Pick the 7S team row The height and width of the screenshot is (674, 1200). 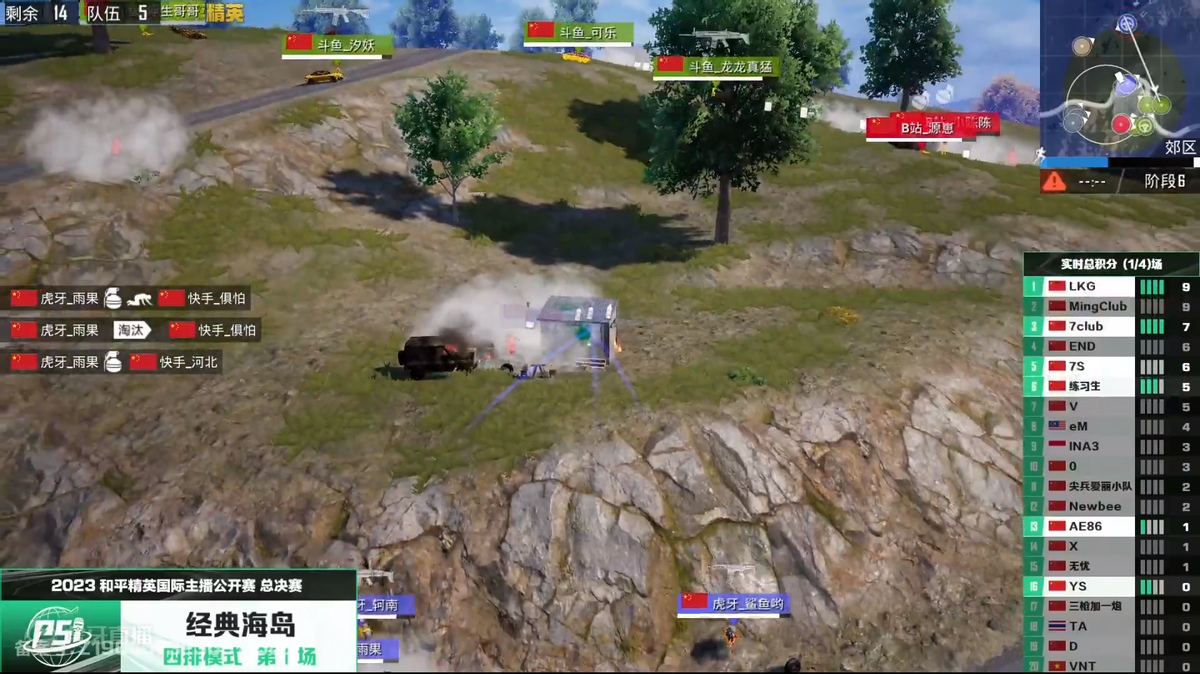pos(1110,366)
